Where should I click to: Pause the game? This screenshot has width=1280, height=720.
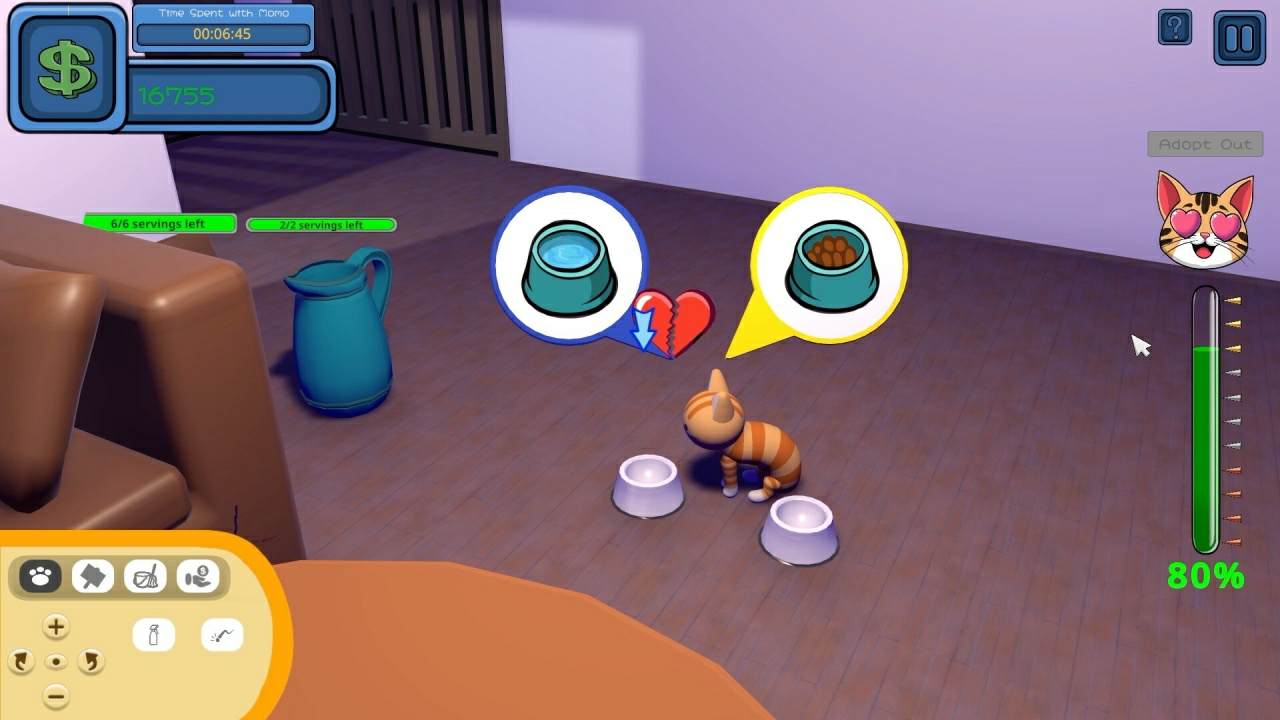[x=1239, y=38]
